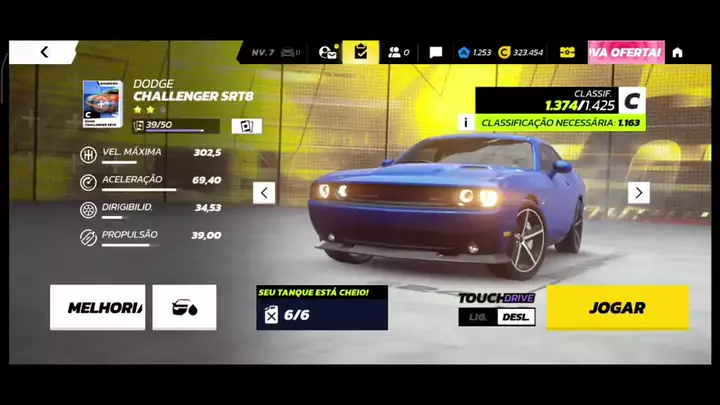Tap the blue token currency counter
The width and height of the screenshot is (720, 405).
(x=474, y=52)
